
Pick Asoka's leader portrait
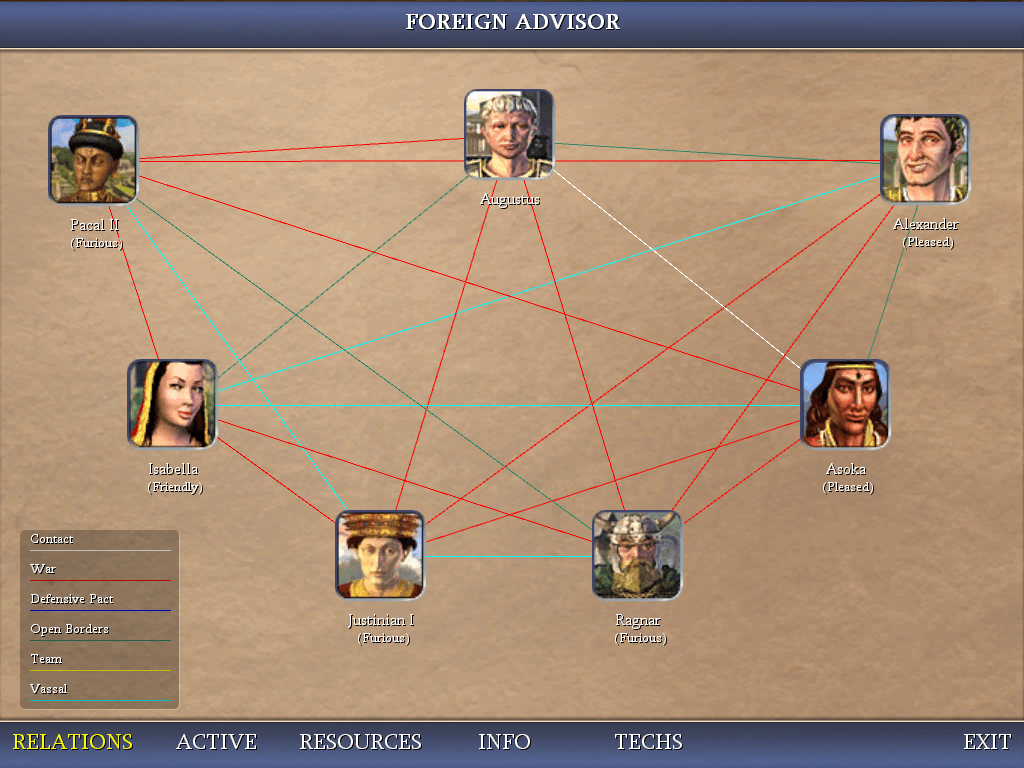click(845, 404)
